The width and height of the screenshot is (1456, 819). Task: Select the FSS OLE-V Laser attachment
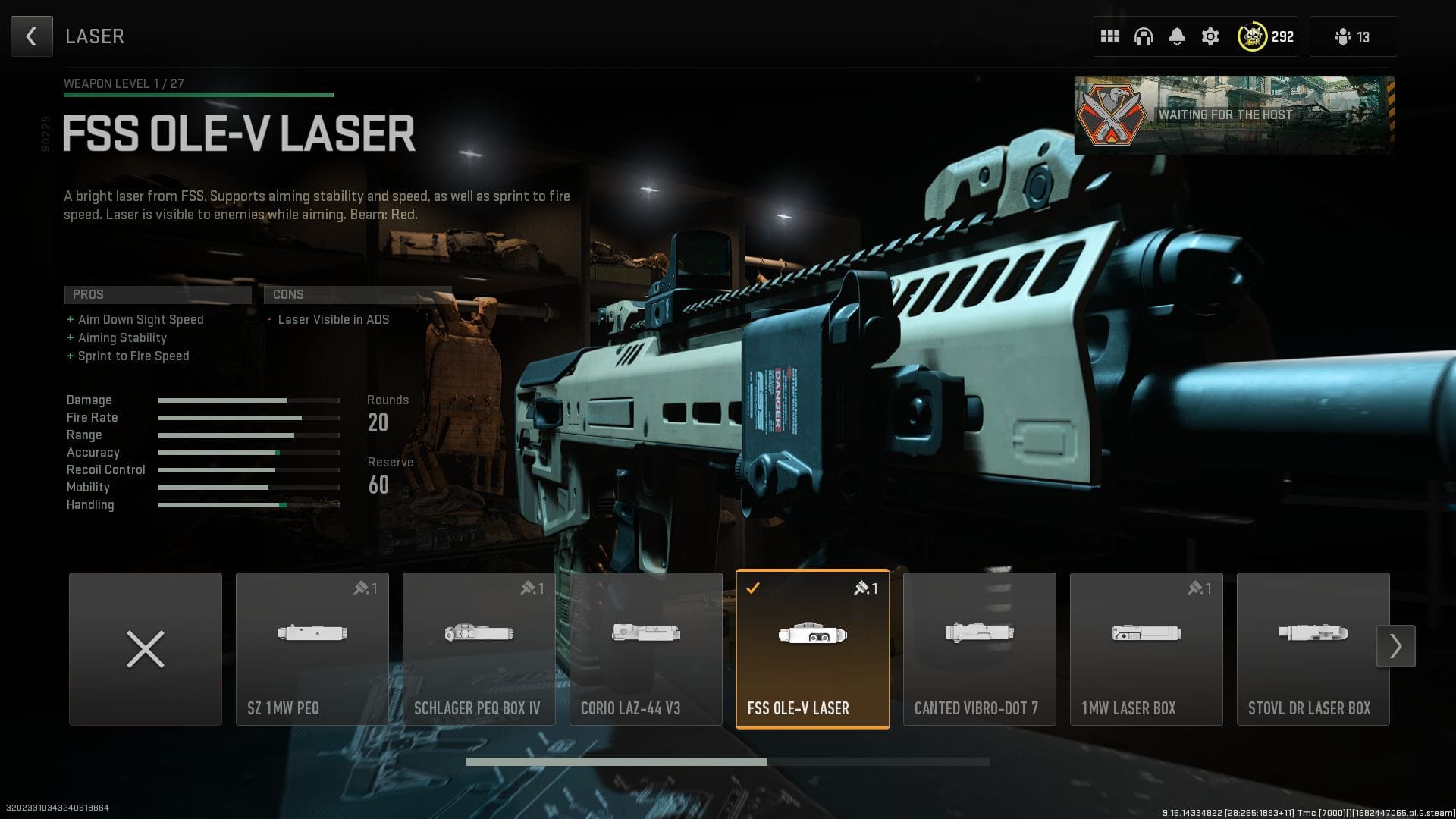[812, 648]
